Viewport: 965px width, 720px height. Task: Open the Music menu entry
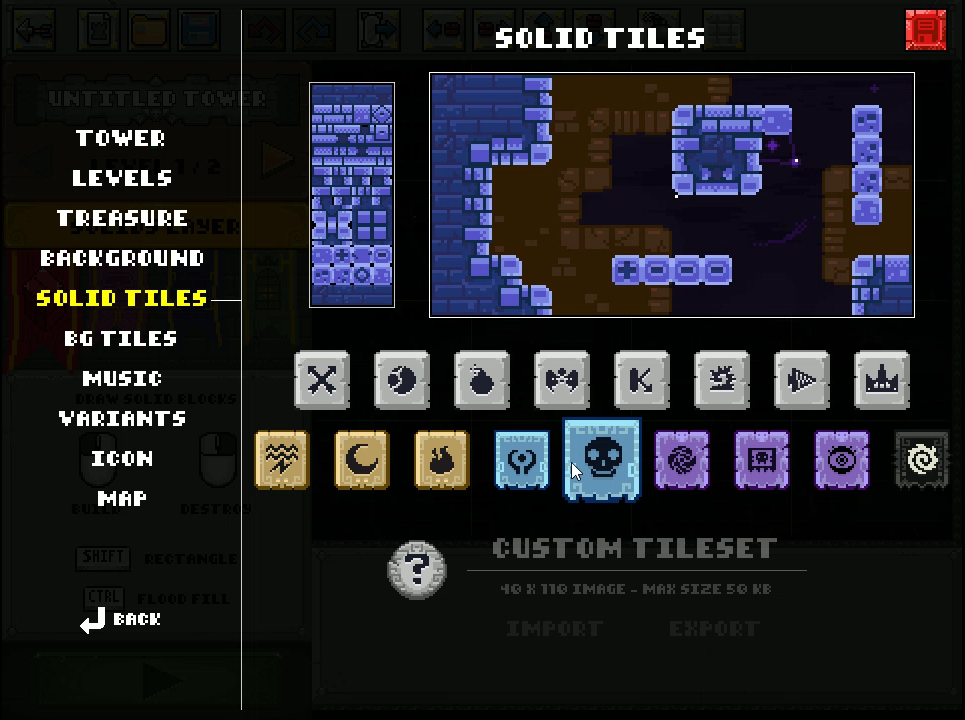coord(122,378)
